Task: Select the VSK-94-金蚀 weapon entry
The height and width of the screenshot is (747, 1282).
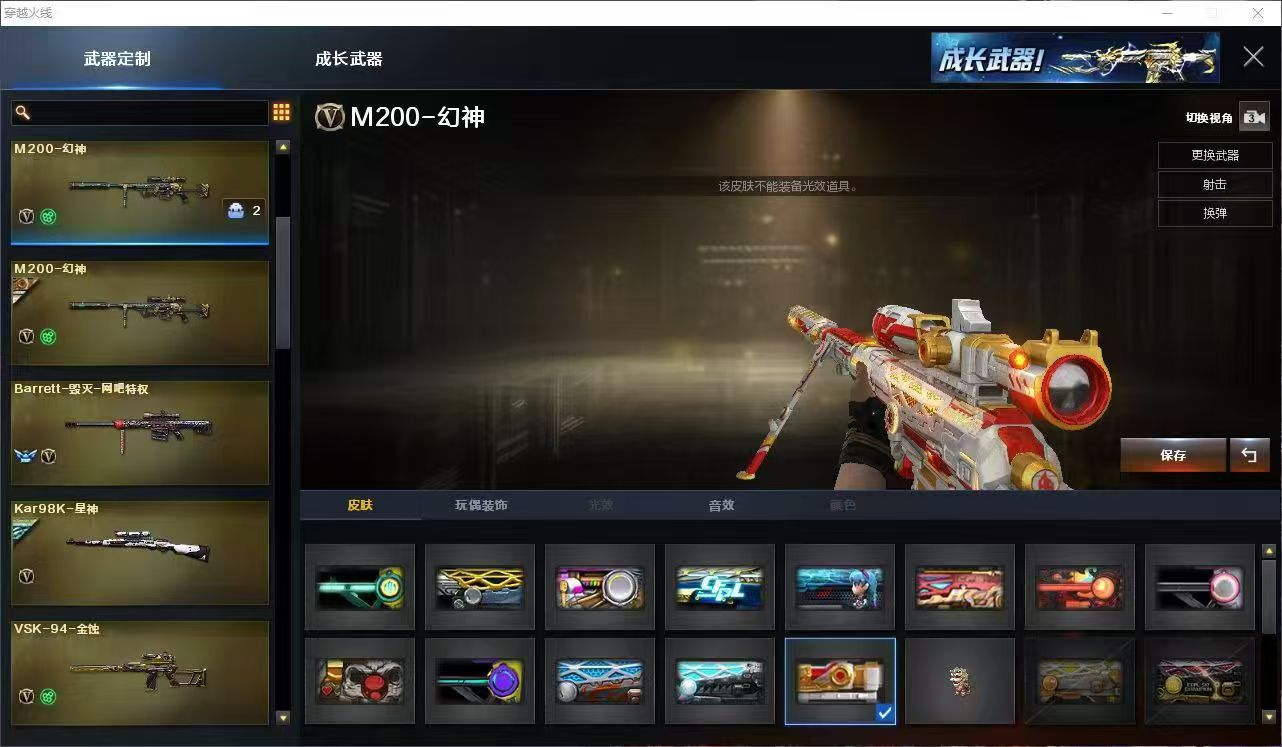Action: 140,672
